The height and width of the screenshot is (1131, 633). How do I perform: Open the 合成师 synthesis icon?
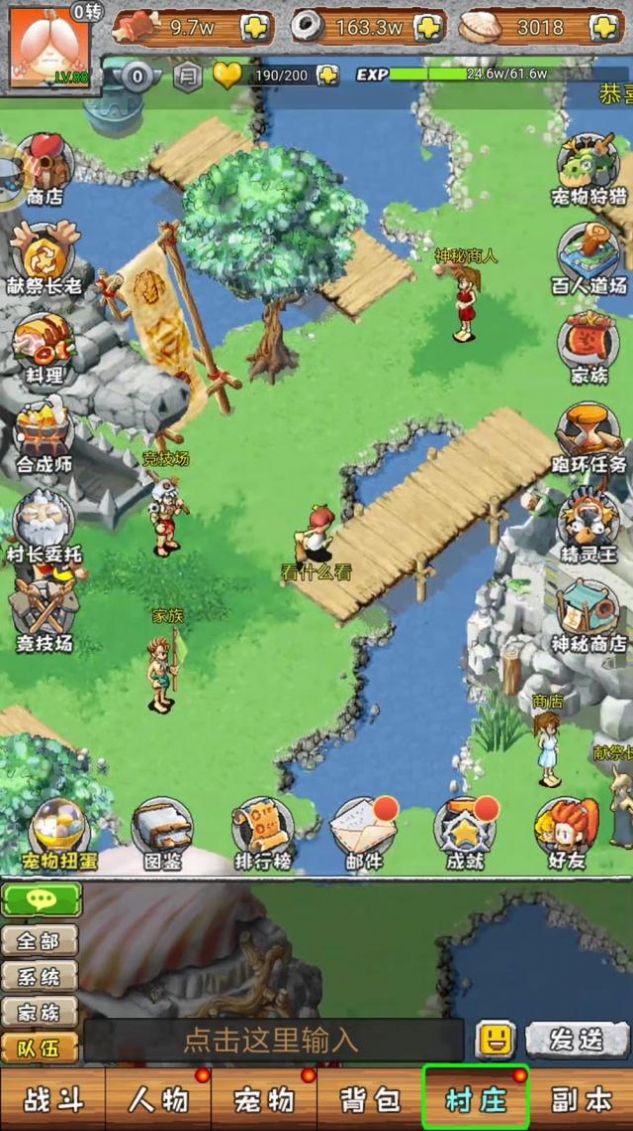click(43, 435)
